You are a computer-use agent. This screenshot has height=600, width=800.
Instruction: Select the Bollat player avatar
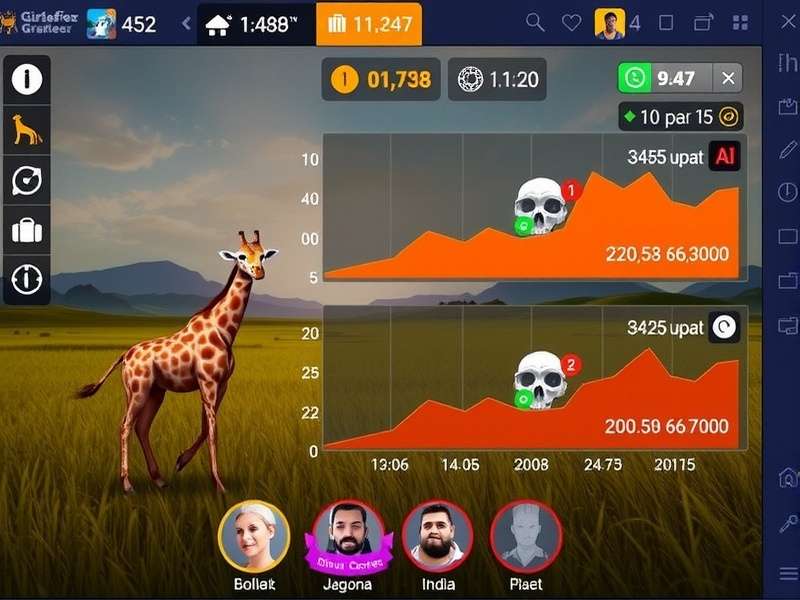pyautogui.click(x=254, y=536)
